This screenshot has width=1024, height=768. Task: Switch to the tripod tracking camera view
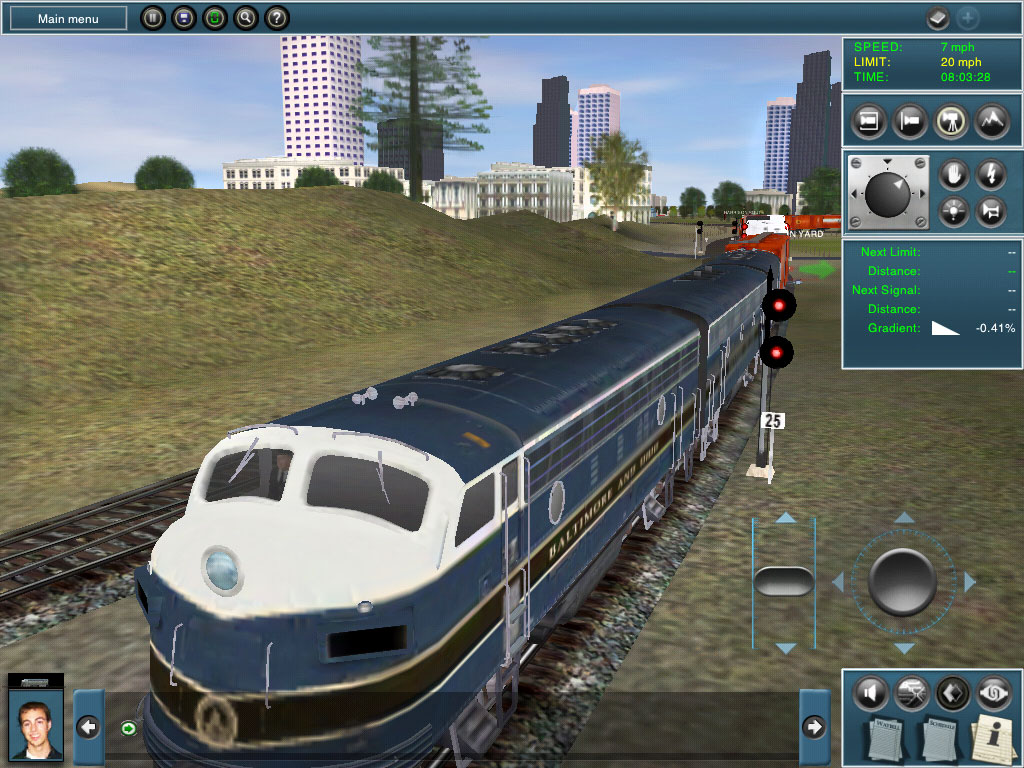point(949,121)
